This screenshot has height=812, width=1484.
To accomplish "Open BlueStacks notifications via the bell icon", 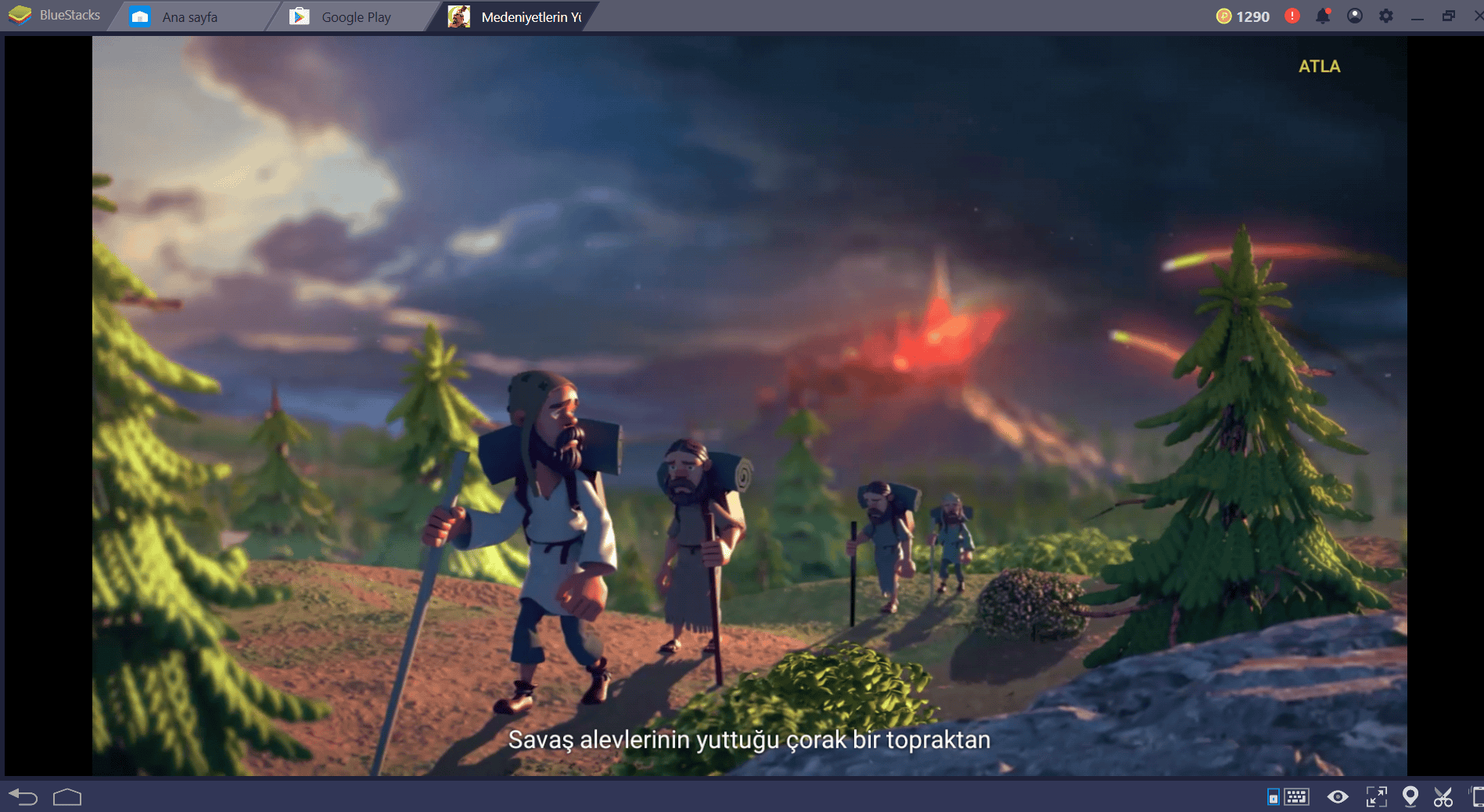I will point(1323,15).
